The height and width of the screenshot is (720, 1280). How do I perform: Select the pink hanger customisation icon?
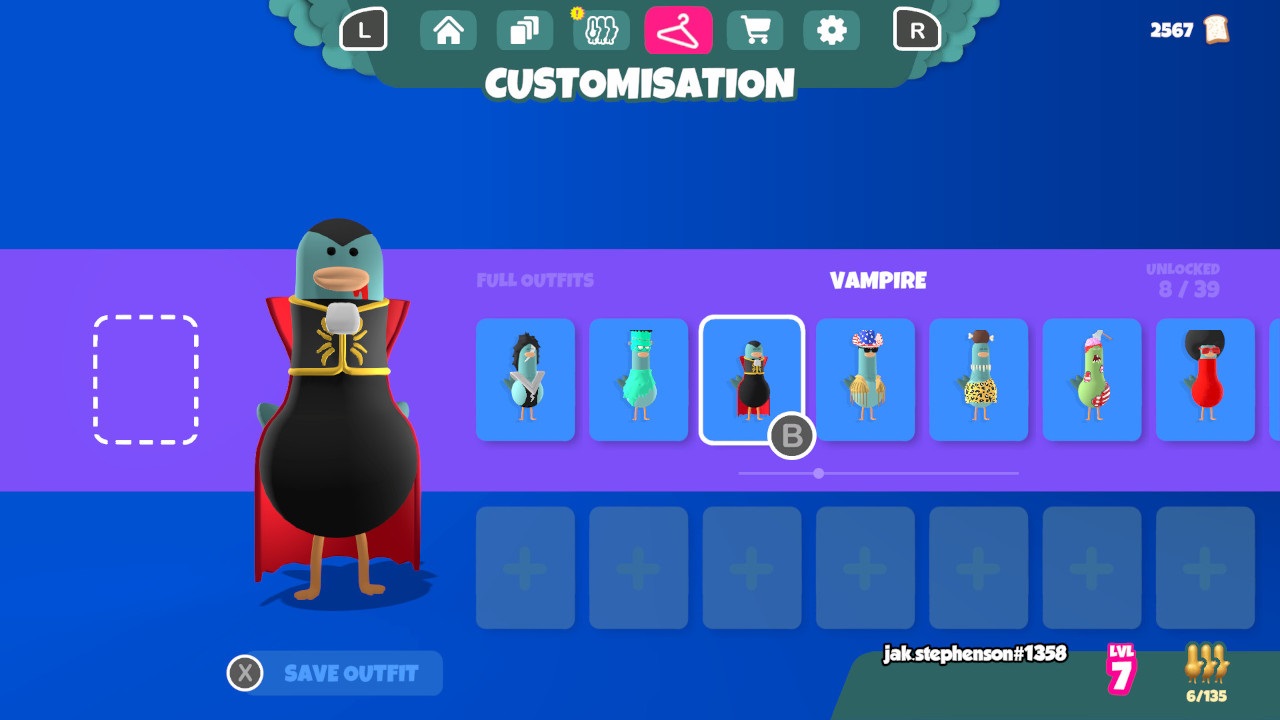tap(678, 30)
